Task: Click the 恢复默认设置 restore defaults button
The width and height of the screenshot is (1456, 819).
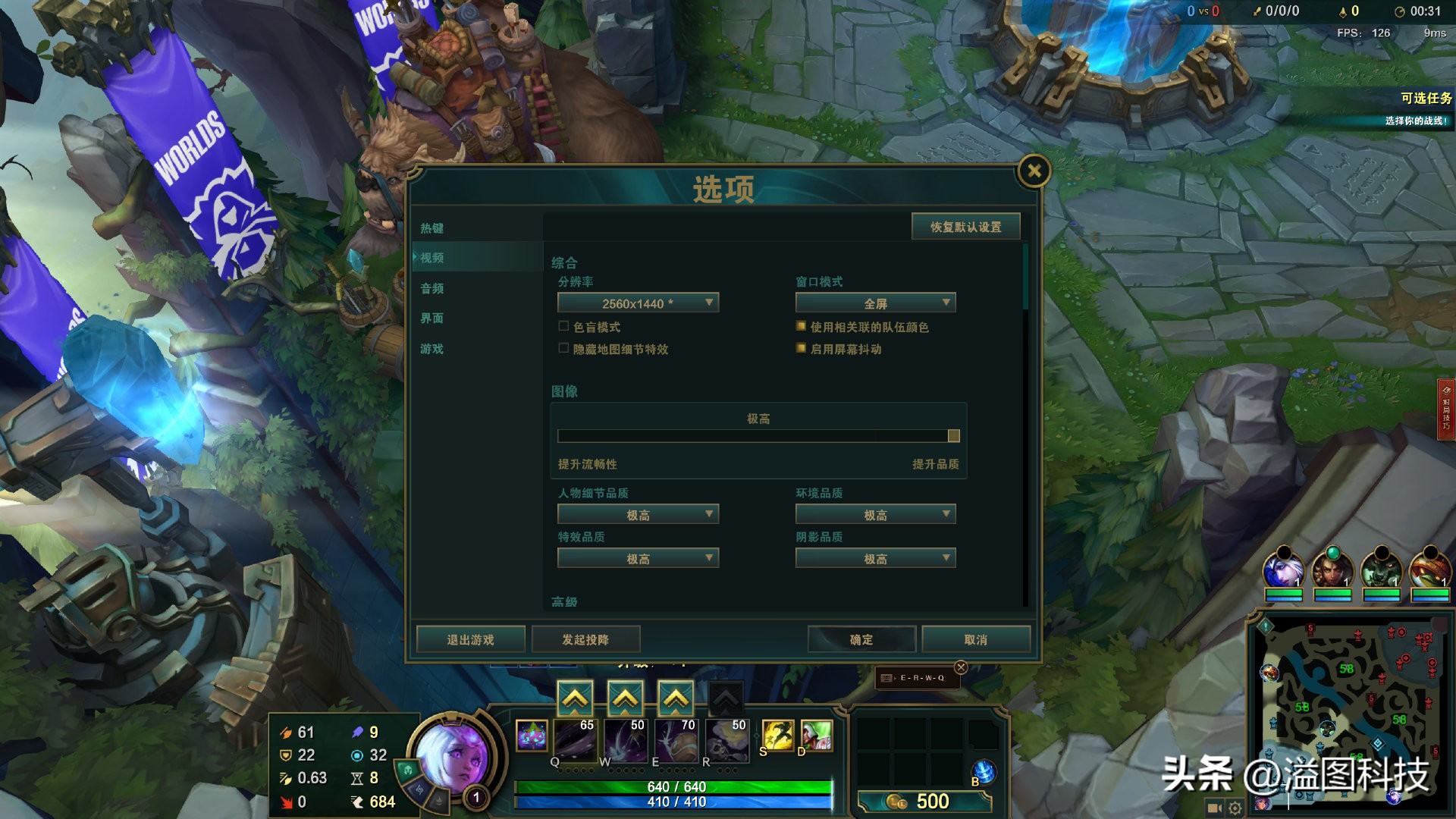Action: pos(965,227)
